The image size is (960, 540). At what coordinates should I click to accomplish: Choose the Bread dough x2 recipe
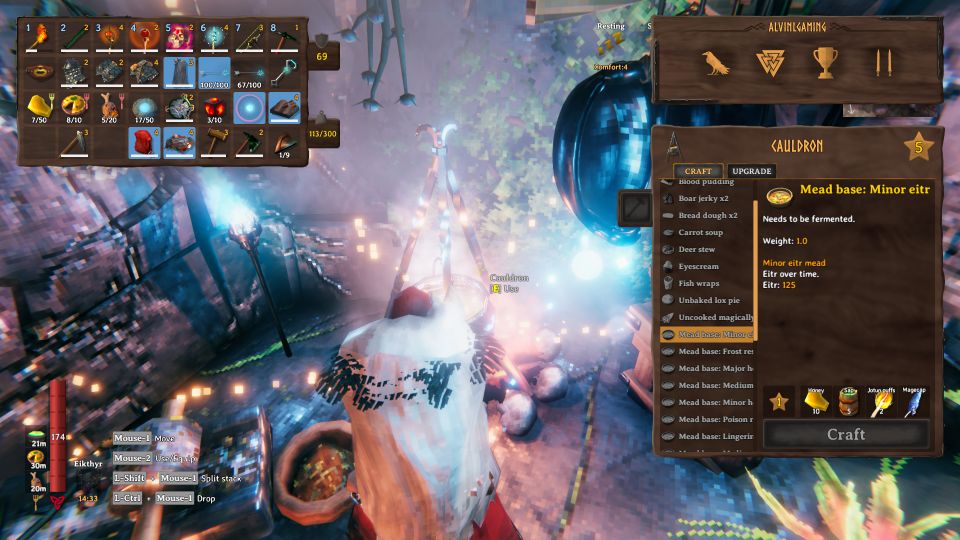[708, 215]
